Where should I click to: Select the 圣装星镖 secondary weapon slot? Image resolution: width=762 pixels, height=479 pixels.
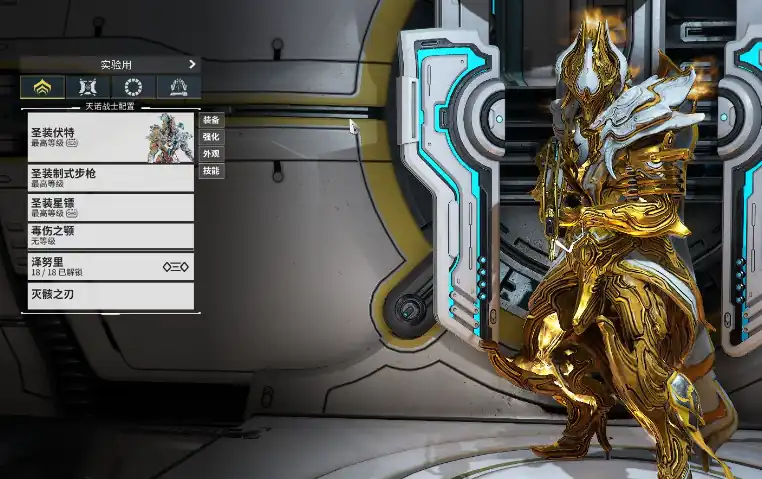(x=110, y=207)
